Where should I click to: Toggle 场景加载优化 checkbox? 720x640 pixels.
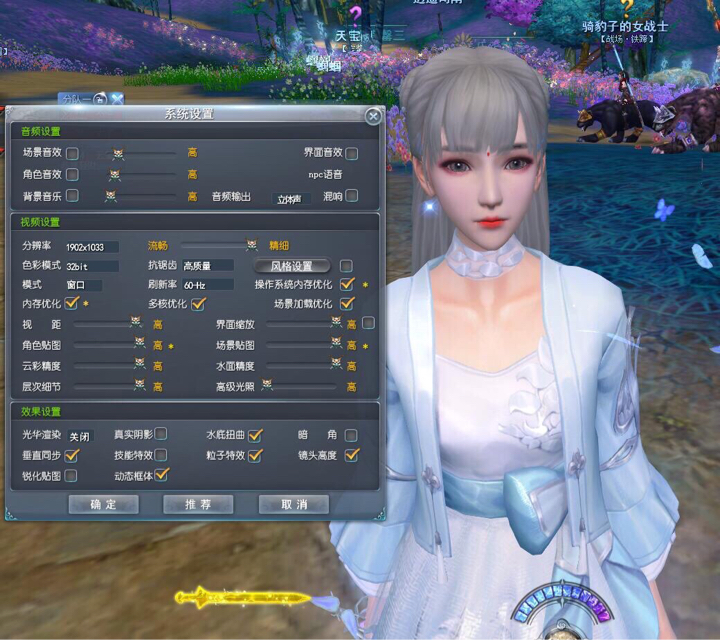coord(348,303)
